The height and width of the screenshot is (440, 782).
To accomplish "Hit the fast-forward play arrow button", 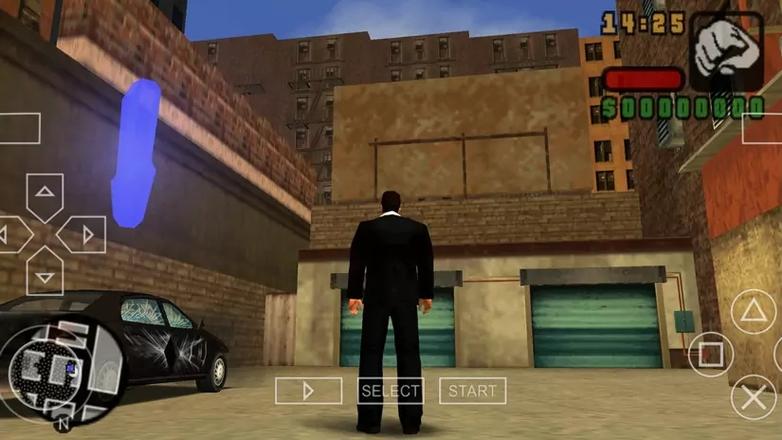I will tap(308, 390).
